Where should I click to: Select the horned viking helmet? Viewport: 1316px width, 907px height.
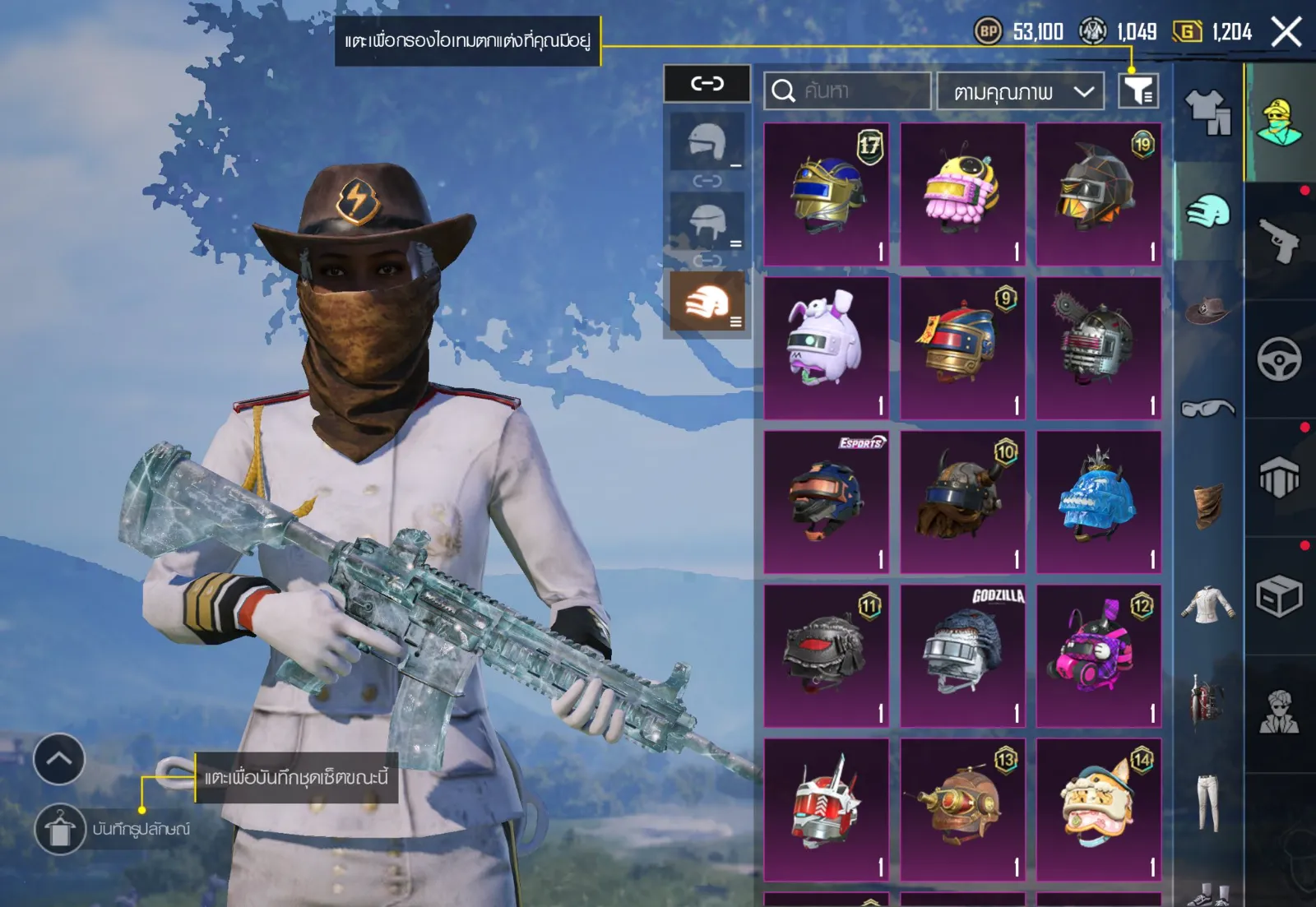(962, 502)
